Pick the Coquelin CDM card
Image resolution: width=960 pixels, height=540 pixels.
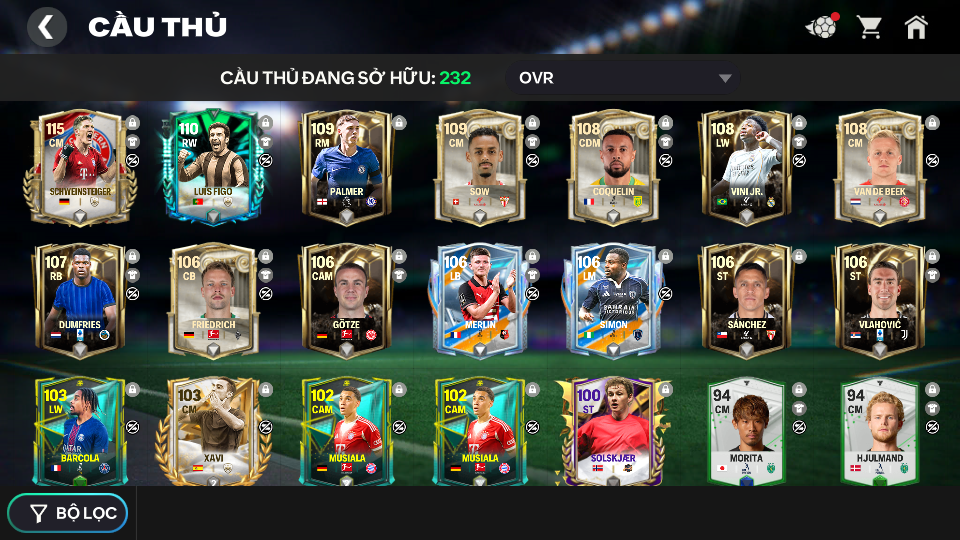tap(613, 166)
